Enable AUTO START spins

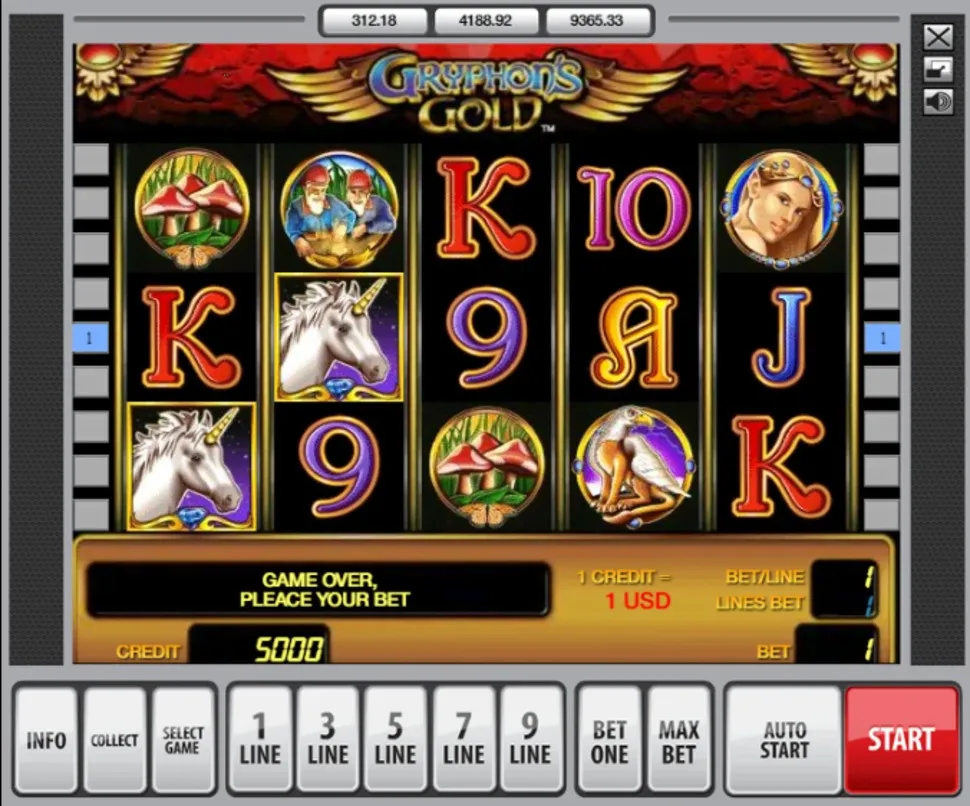click(x=784, y=740)
